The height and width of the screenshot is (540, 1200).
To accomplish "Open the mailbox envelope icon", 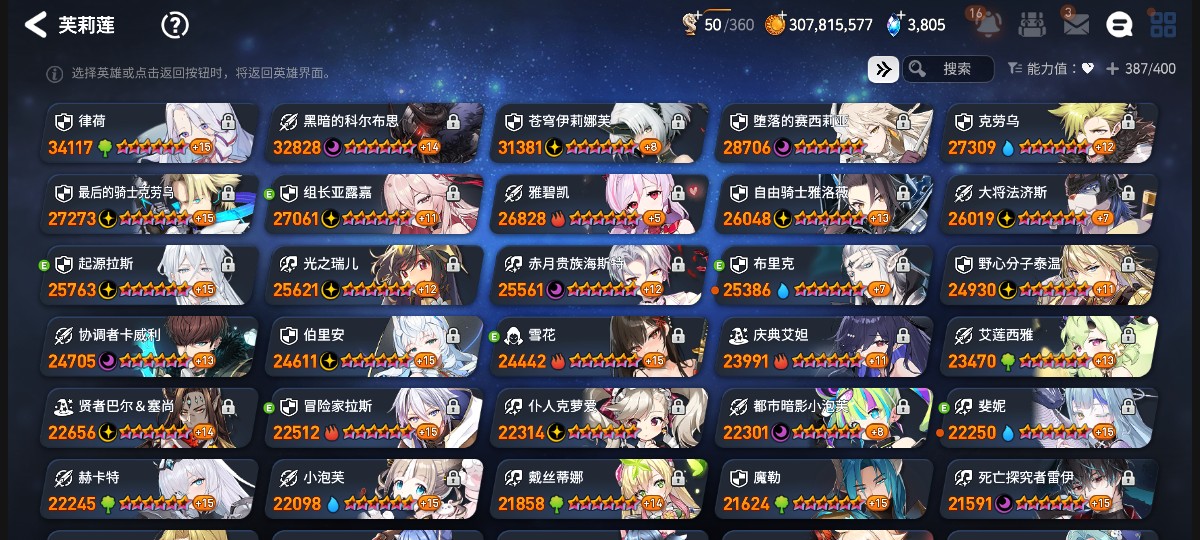I will point(1075,25).
